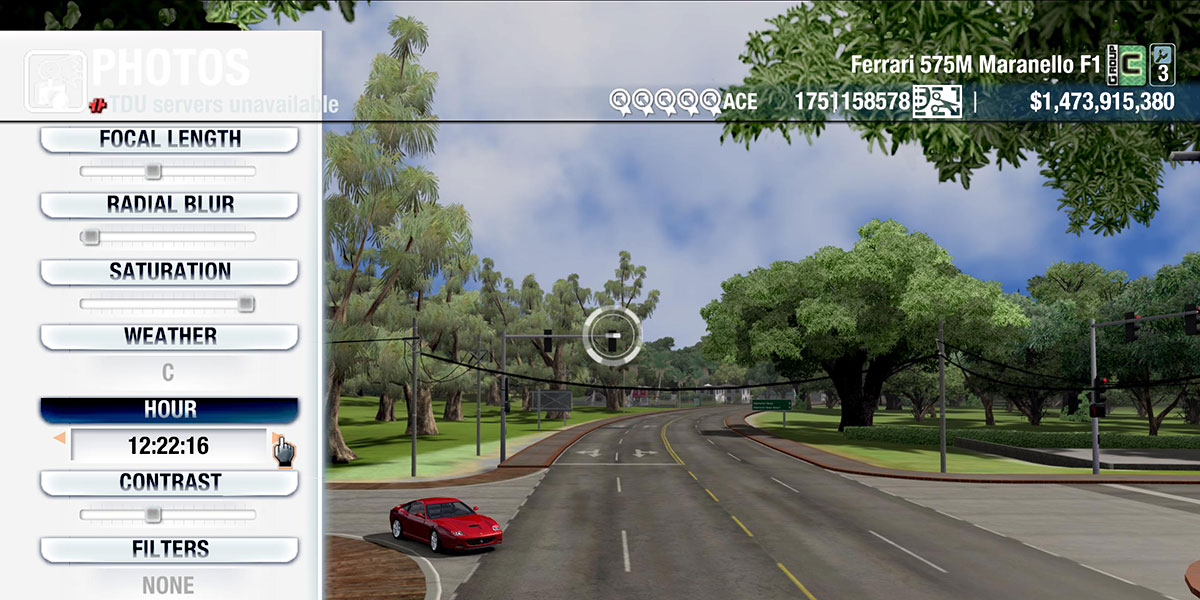
Task: Increase the hour with the right arrow
Action: click(276, 438)
